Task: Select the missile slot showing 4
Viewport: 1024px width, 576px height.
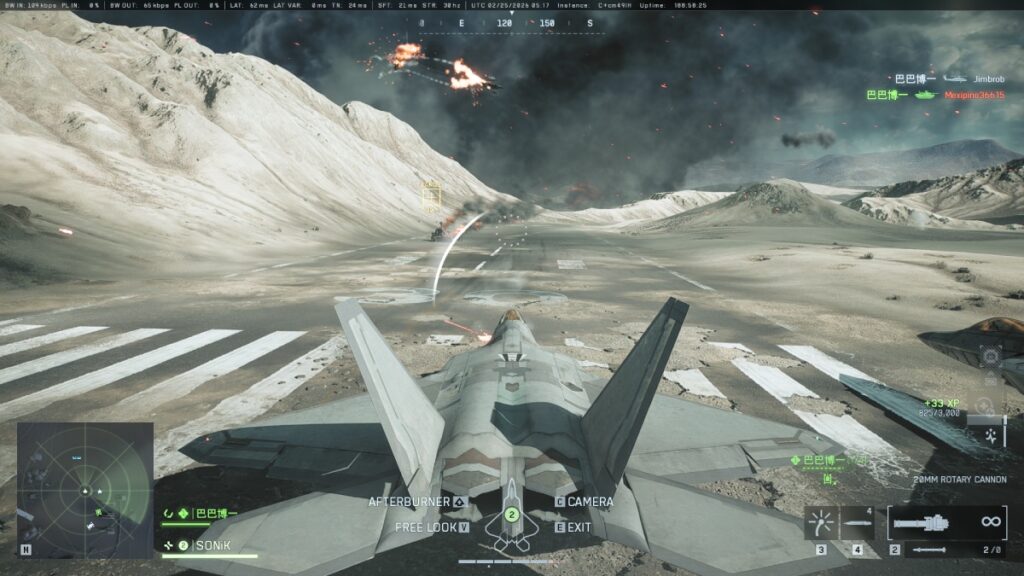Action: coord(857,522)
